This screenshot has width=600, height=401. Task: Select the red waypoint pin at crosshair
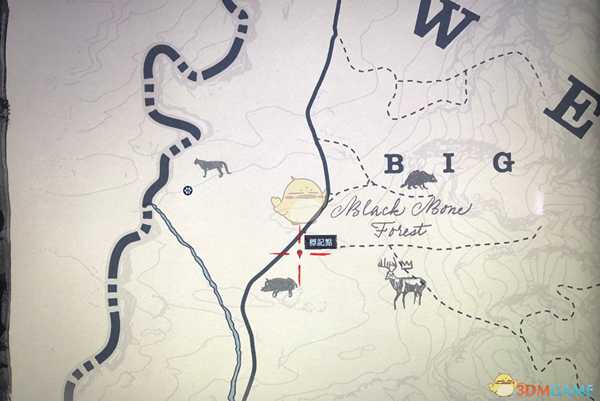[x=300, y=255]
